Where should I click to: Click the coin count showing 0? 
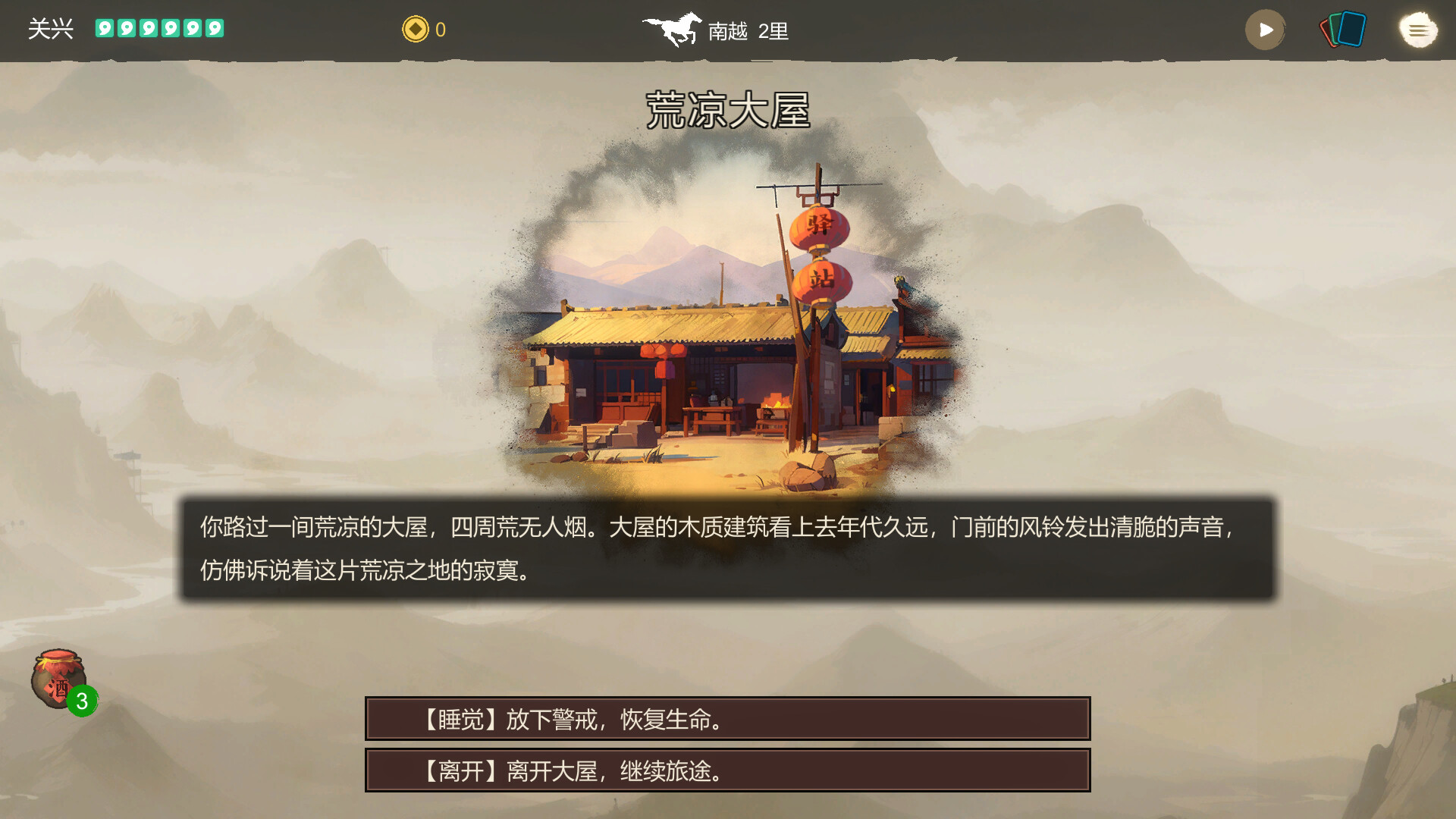(440, 29)
